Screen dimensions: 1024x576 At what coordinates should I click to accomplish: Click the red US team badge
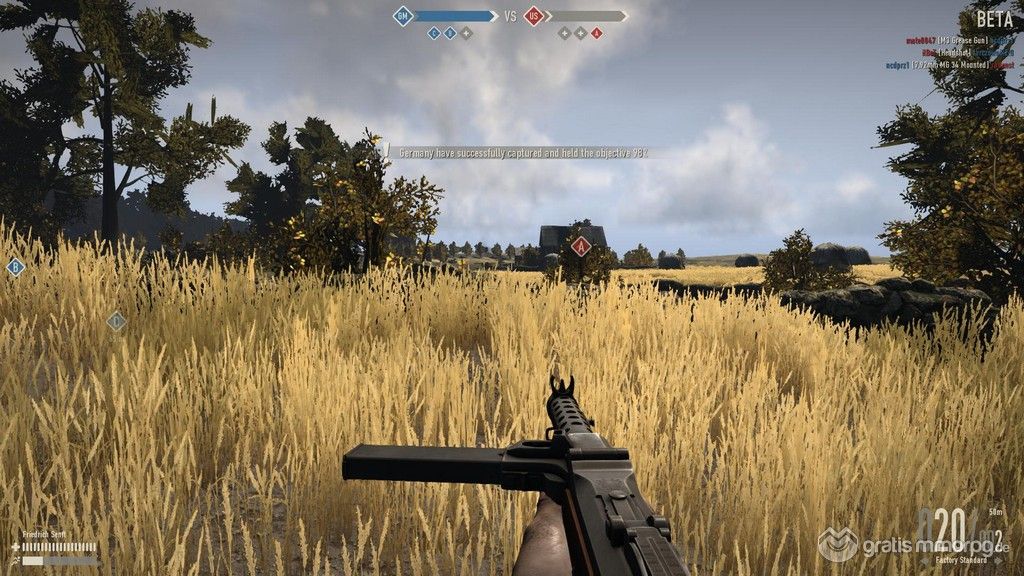pos(534,16)
